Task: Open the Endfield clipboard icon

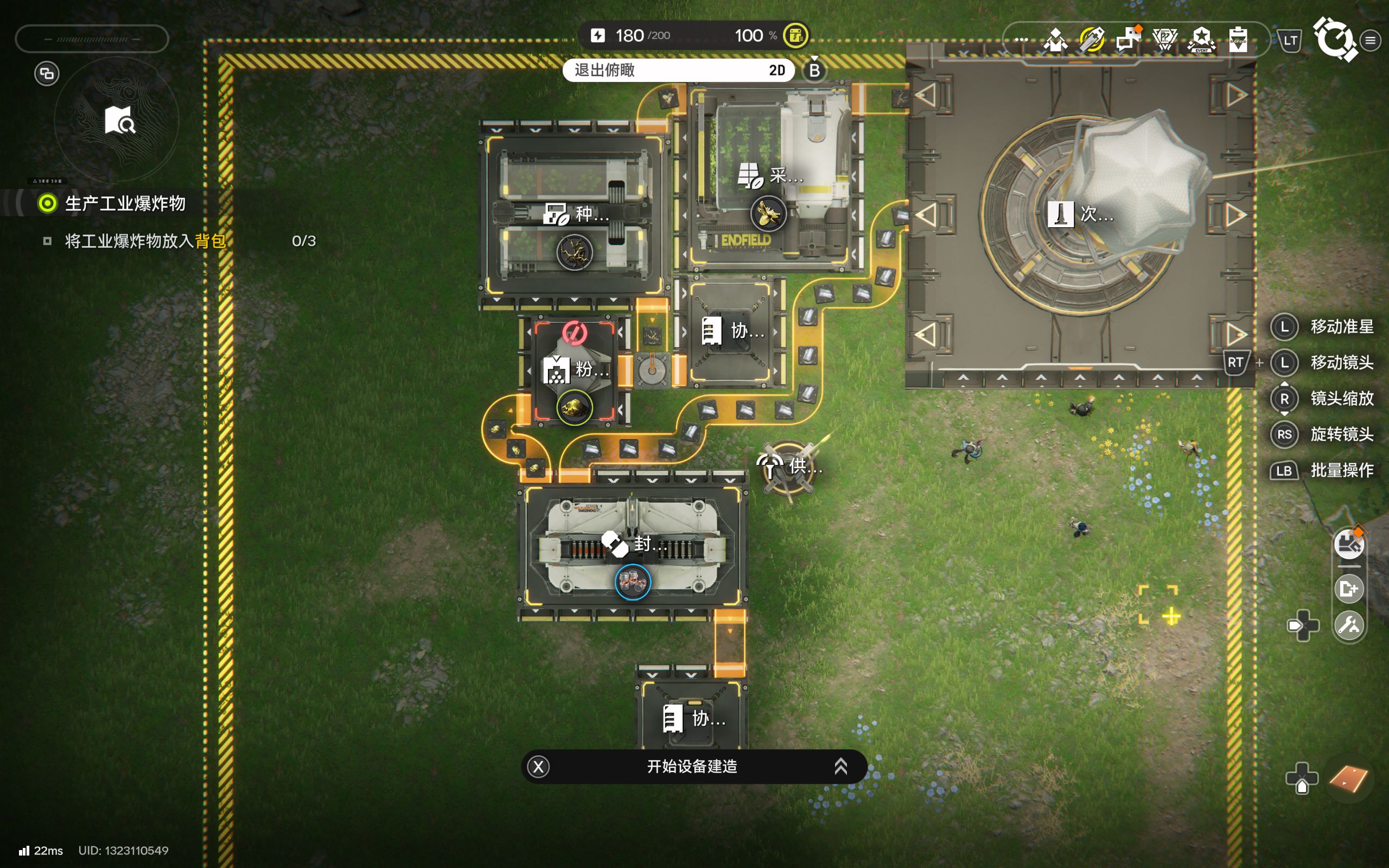Action: [1238, 40]
